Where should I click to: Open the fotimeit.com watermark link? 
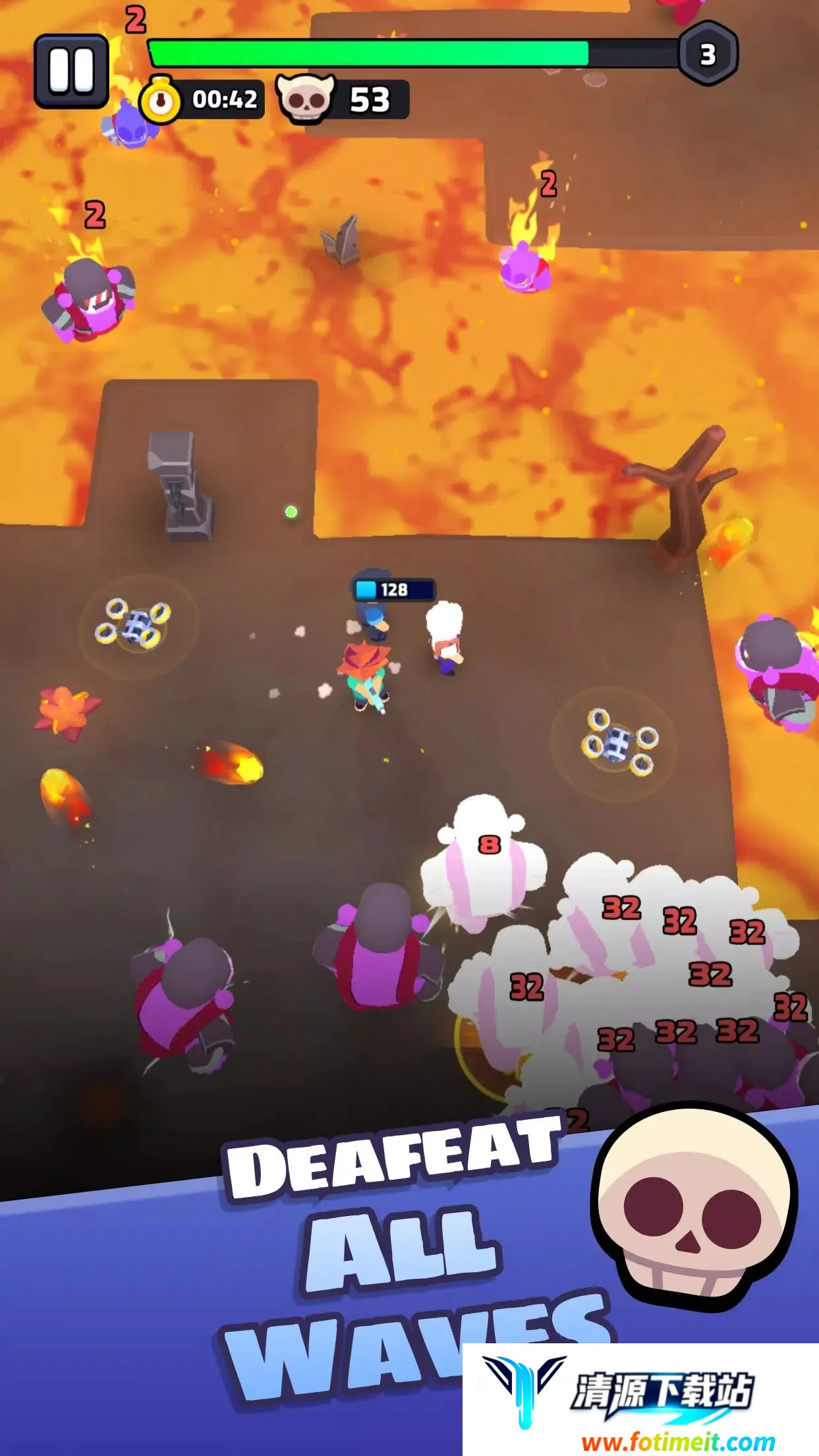[678, 1441]
